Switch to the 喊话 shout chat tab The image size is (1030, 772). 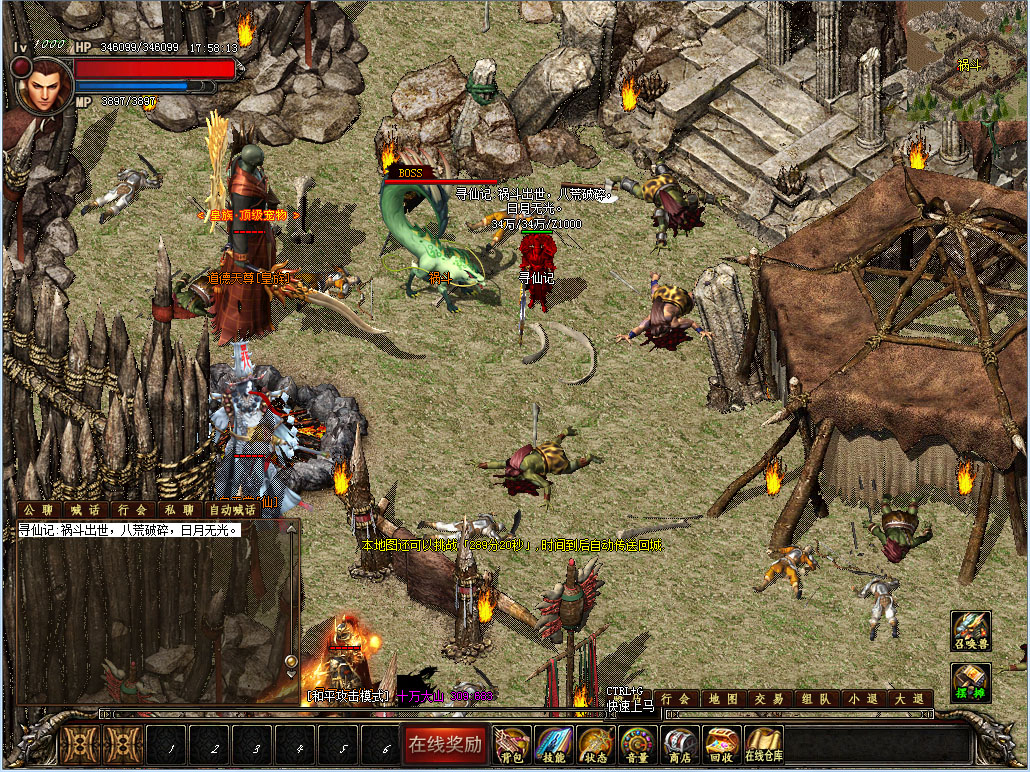point(84,510)
